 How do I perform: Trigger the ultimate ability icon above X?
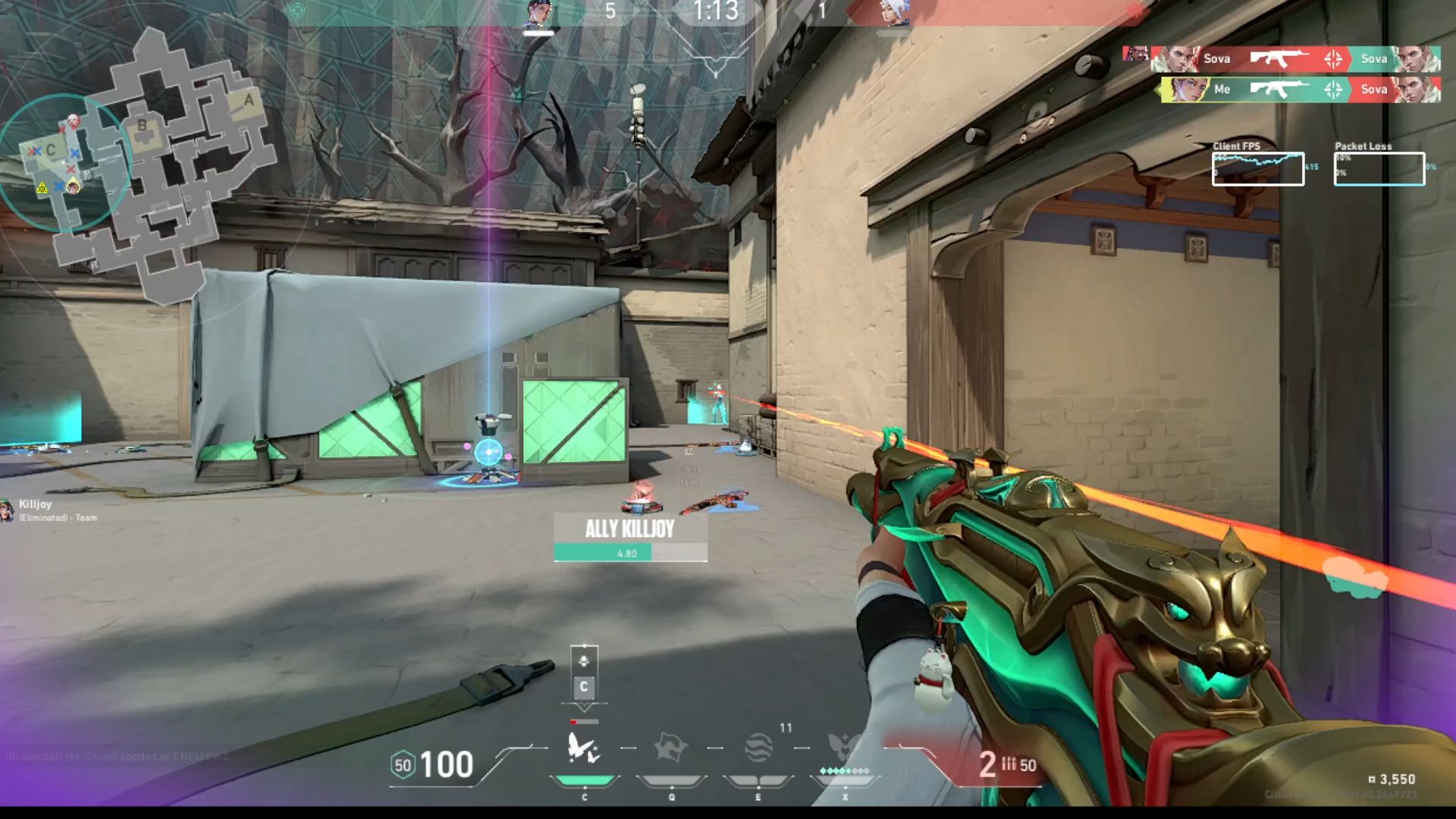[x=844, y=748]
